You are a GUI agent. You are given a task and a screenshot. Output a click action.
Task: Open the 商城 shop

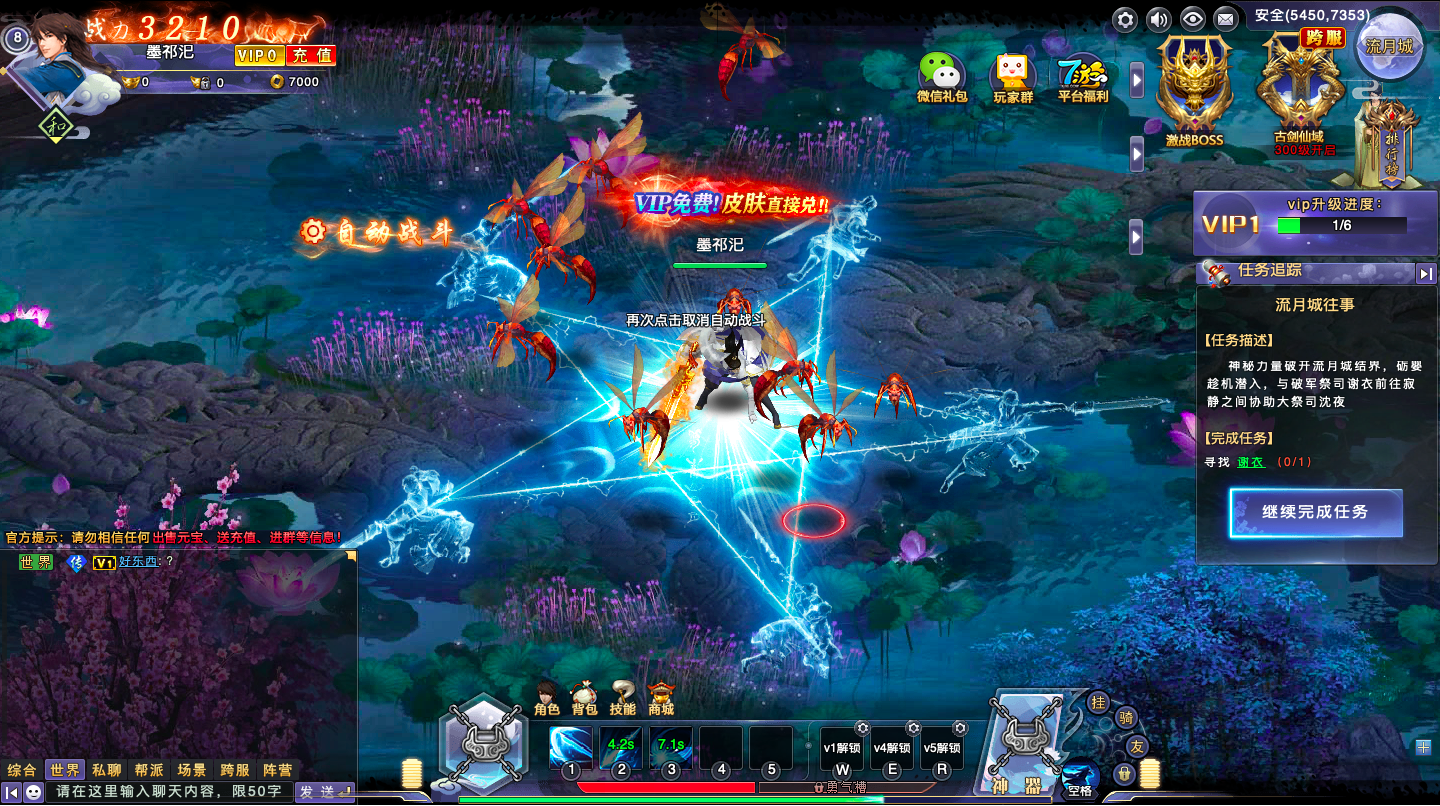coord(661,699)
